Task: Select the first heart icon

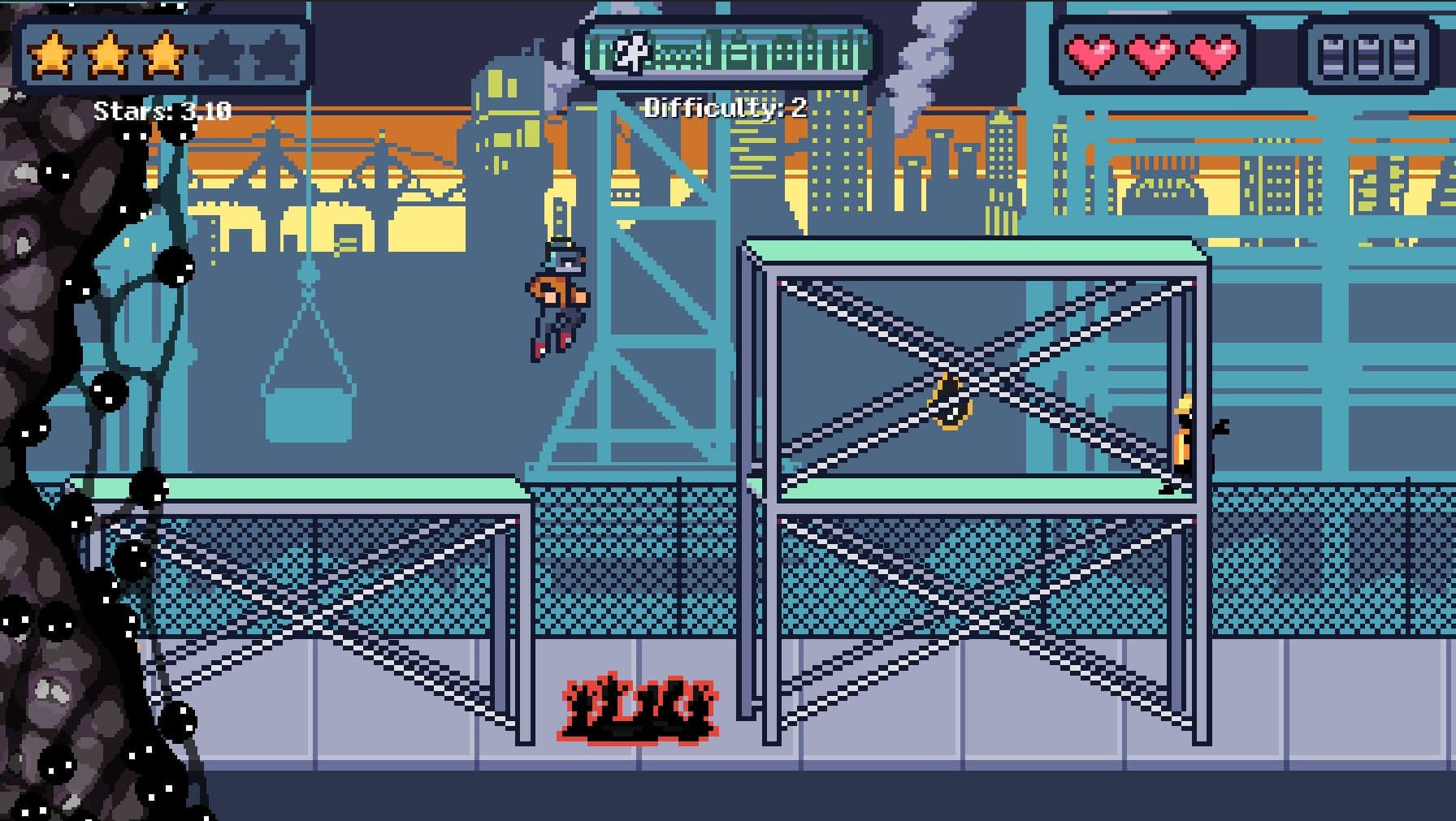Action: [x=1091, y=58]
